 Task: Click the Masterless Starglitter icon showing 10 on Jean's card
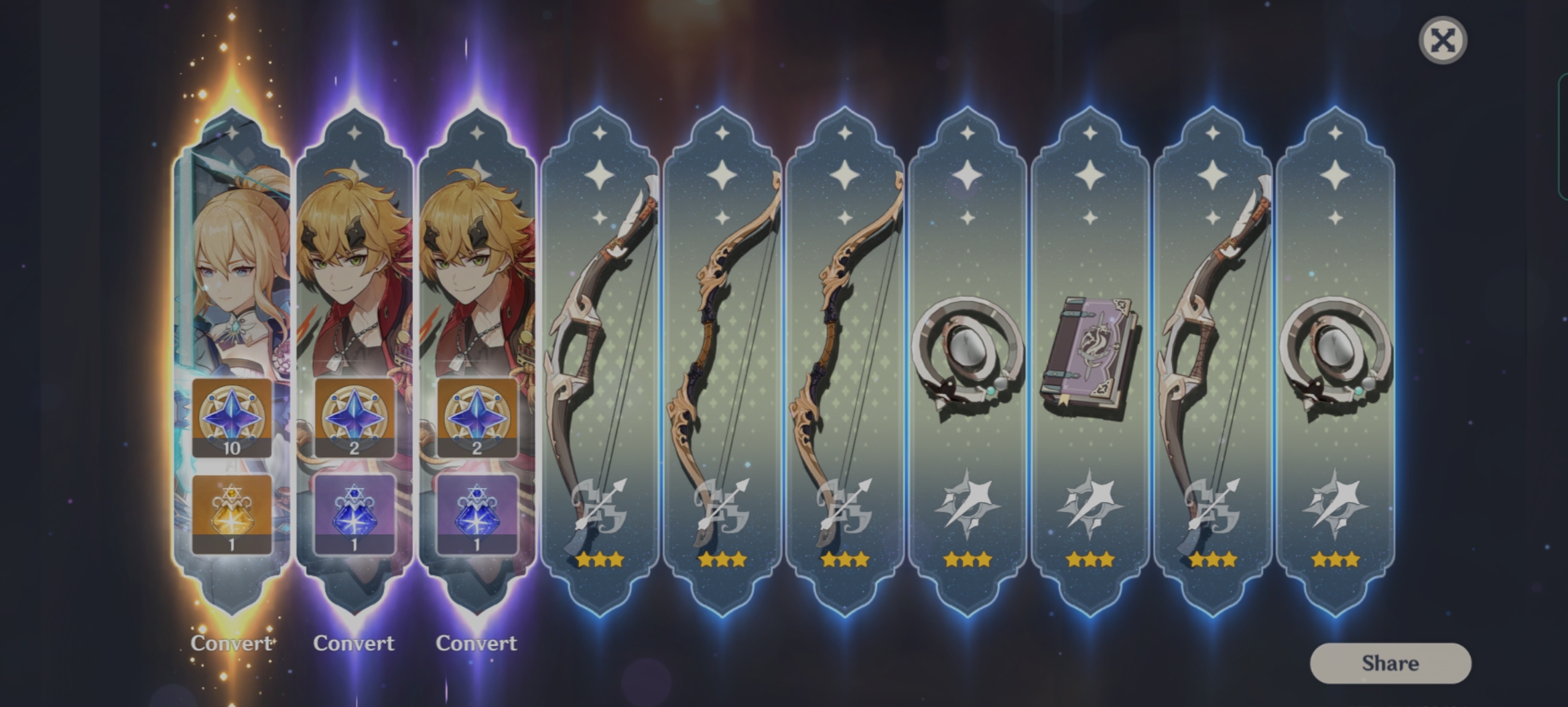[233, 417]
